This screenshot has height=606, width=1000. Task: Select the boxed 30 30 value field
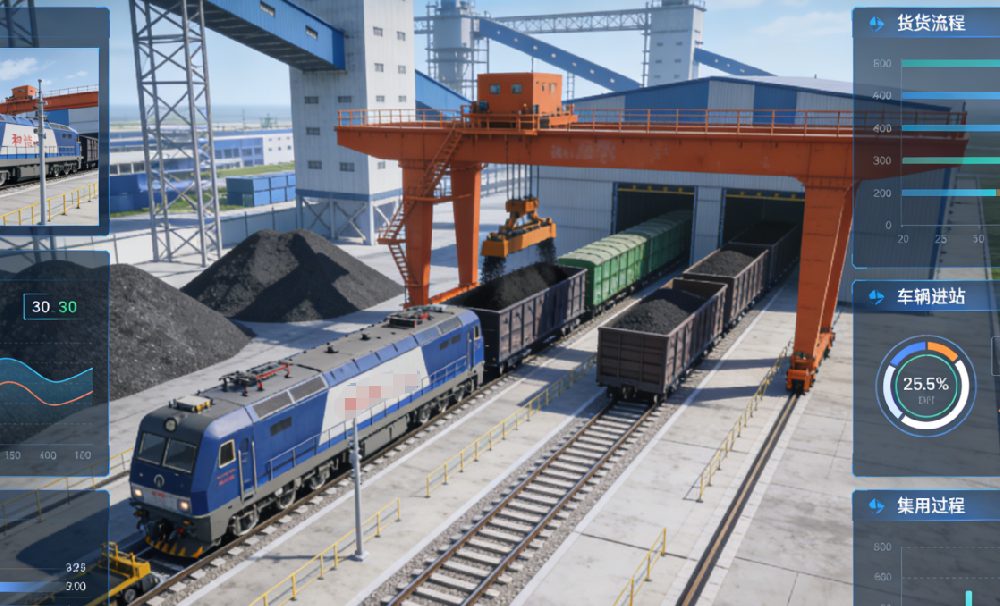coord(53,307)
